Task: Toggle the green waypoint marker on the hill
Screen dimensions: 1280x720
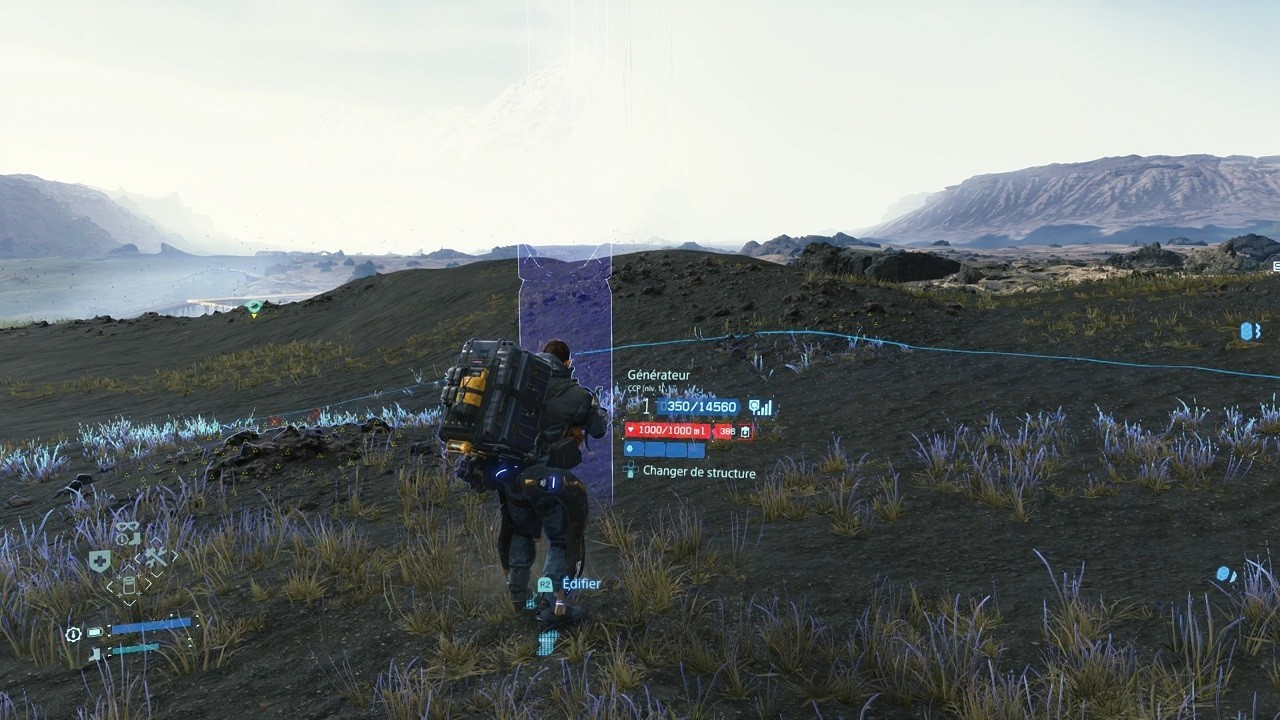Action: click(253, 304)
